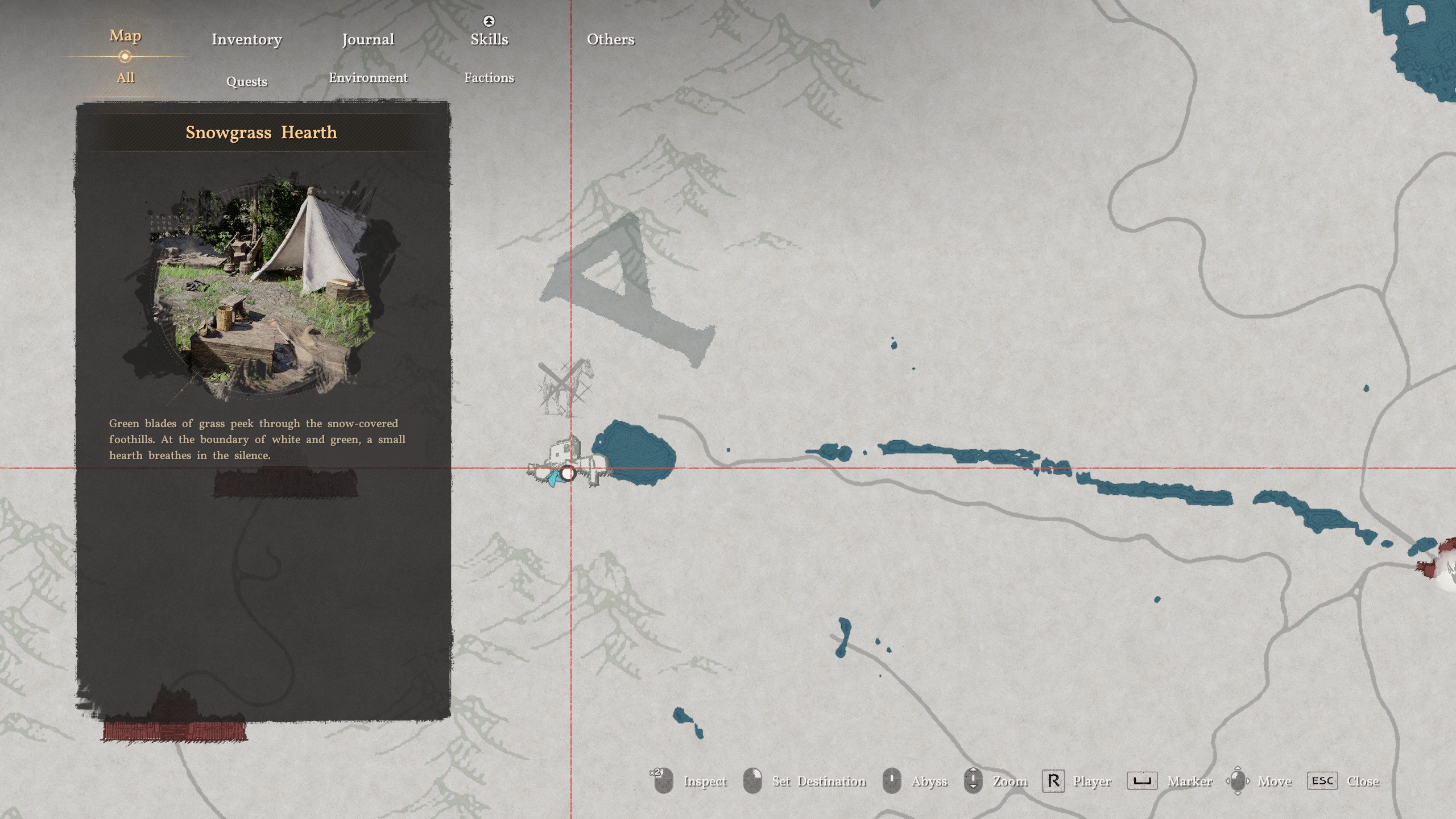Screen dimensions: 1456x819
Task: Switch to the Factions map filter
Action: click(x=489, y=78)
